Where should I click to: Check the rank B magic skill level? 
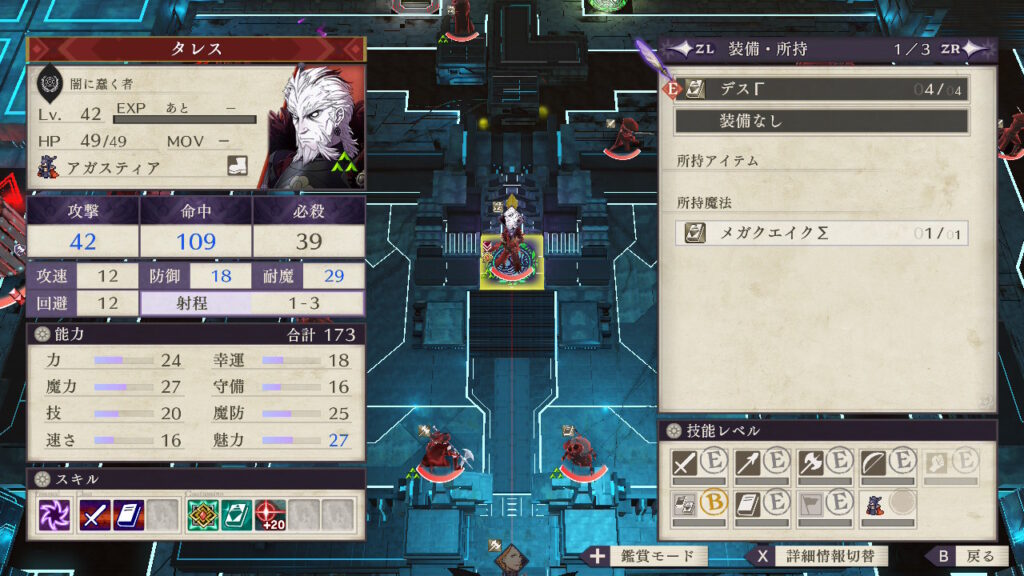click(x=700, y=503)
